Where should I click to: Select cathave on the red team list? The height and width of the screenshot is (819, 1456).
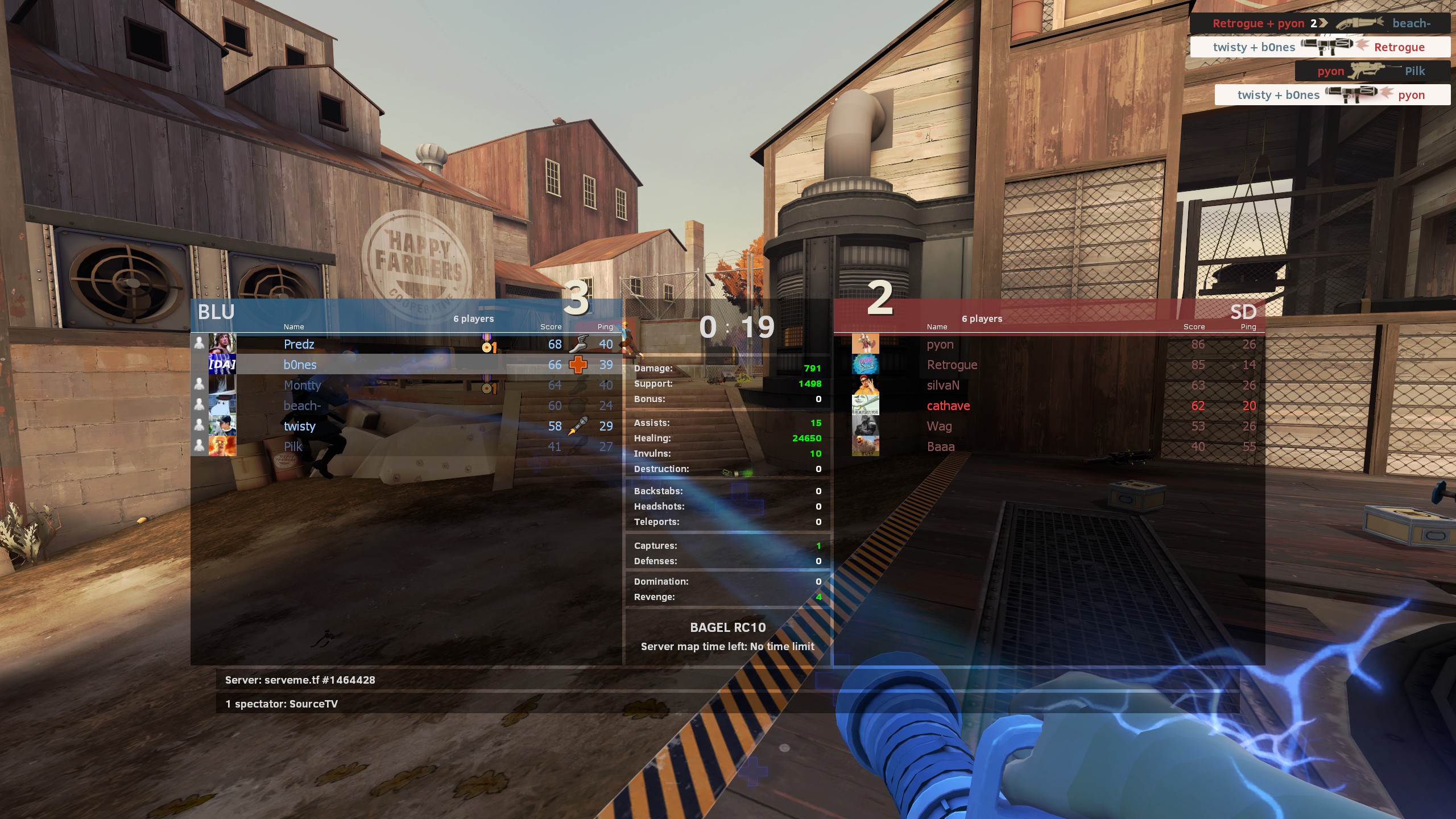948,406
